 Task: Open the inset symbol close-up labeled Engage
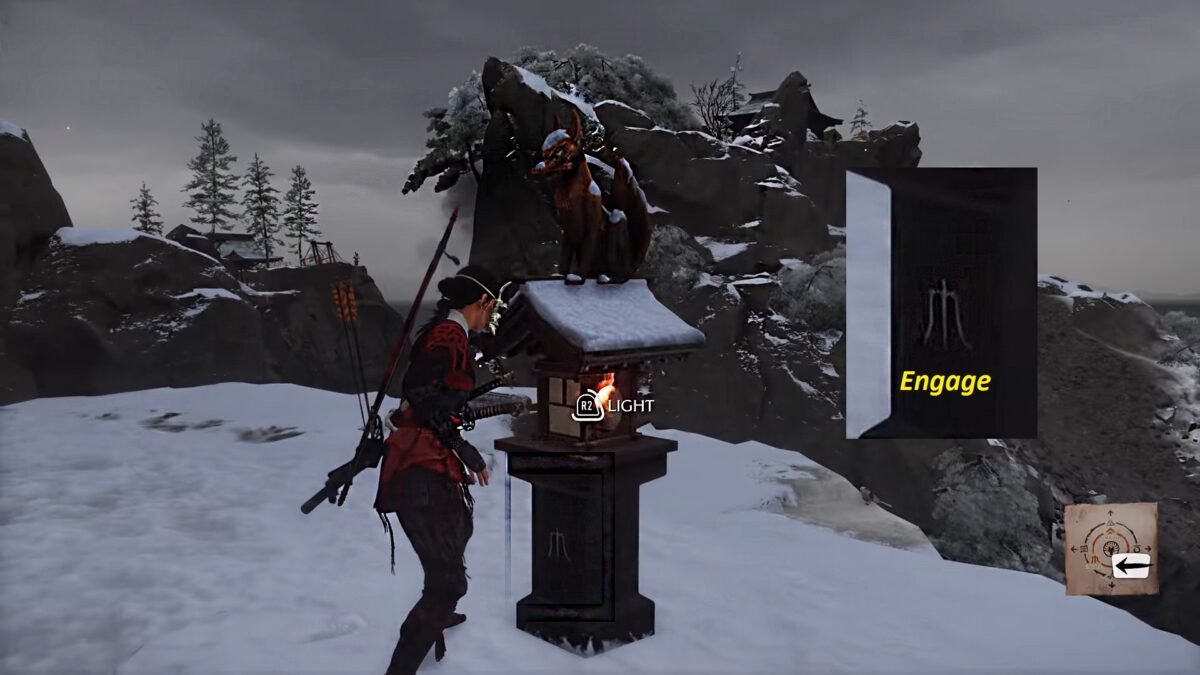point(941,303)
